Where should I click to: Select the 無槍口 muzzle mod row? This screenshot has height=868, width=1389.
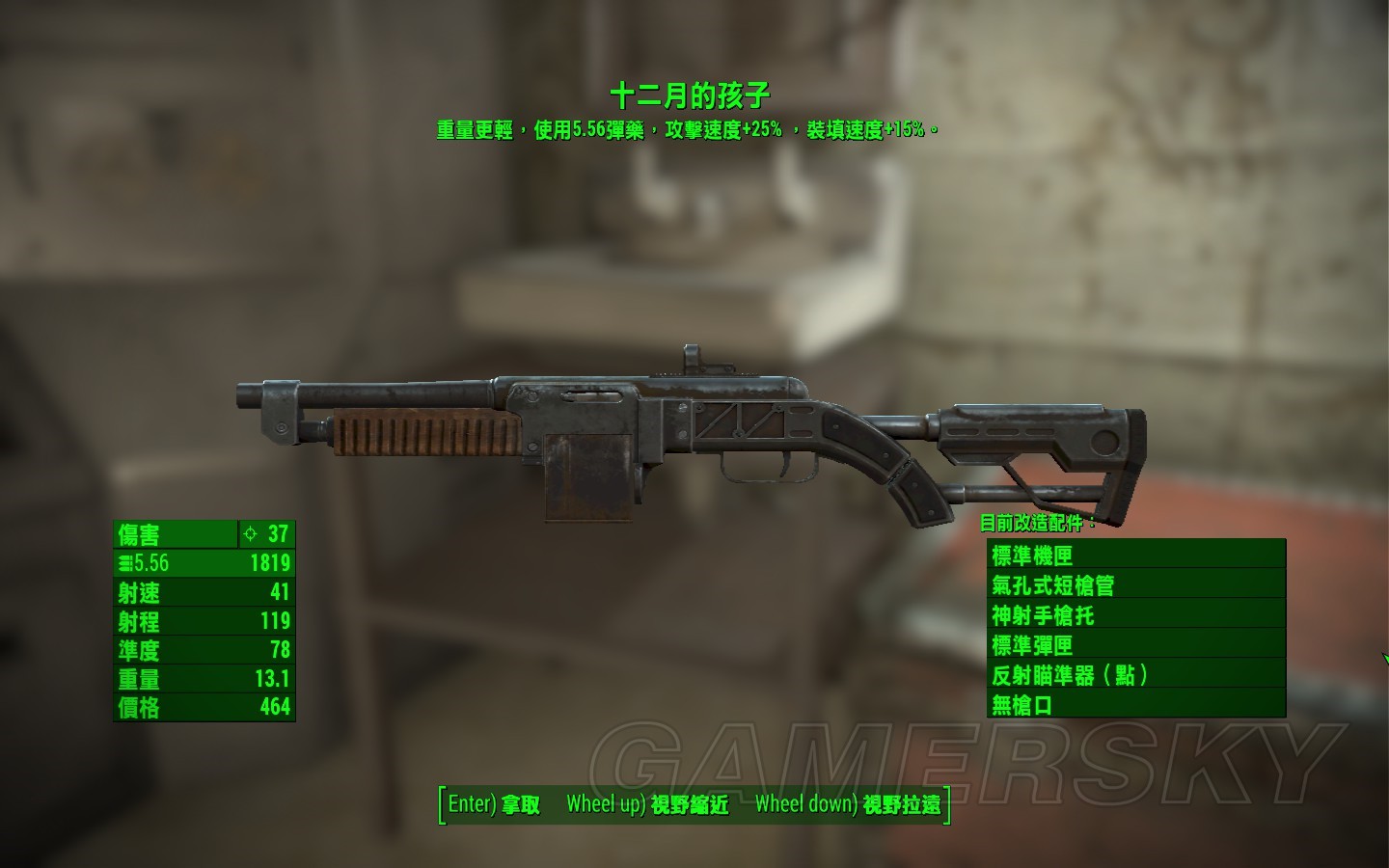1135,704
